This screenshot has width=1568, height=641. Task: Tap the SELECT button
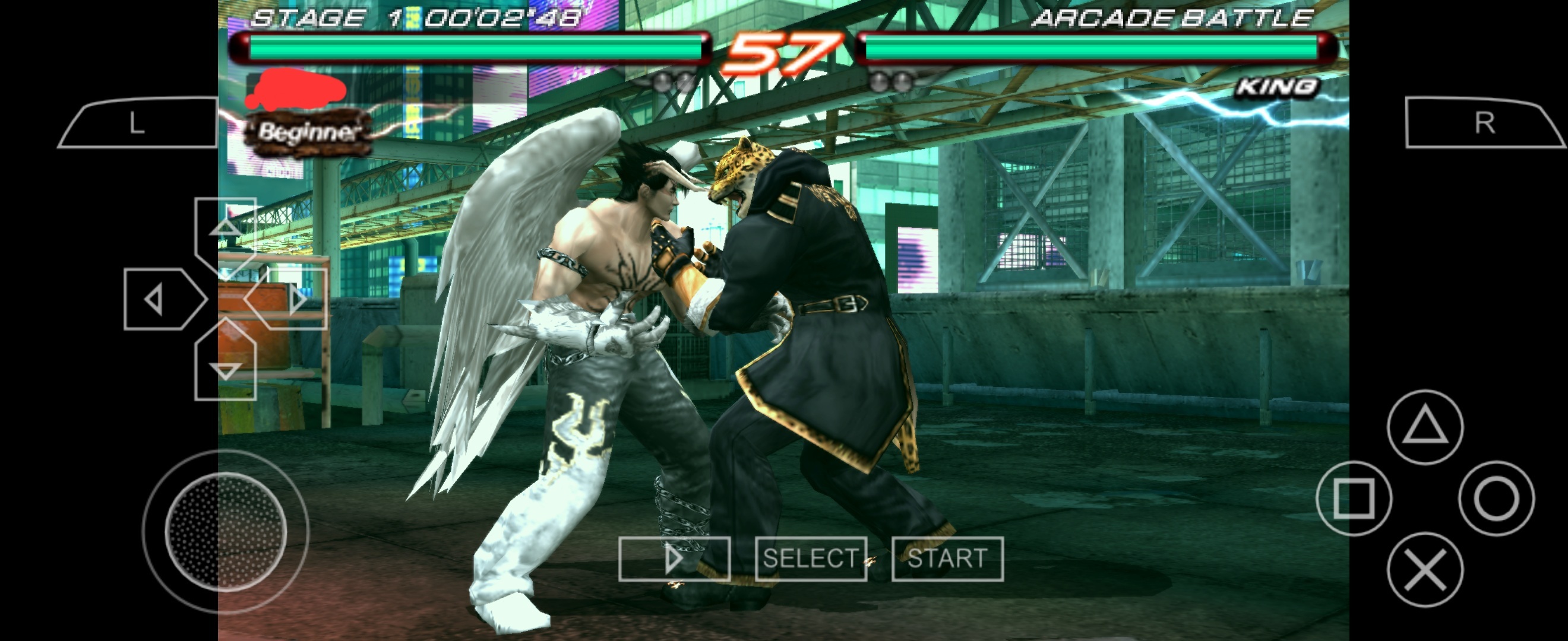811,559
